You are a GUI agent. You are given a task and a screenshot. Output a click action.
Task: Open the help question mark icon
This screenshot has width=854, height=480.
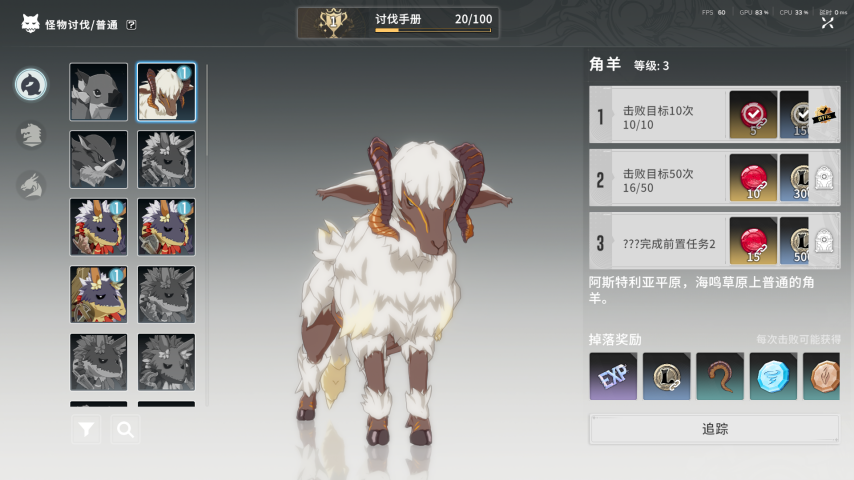click(132, 25)
